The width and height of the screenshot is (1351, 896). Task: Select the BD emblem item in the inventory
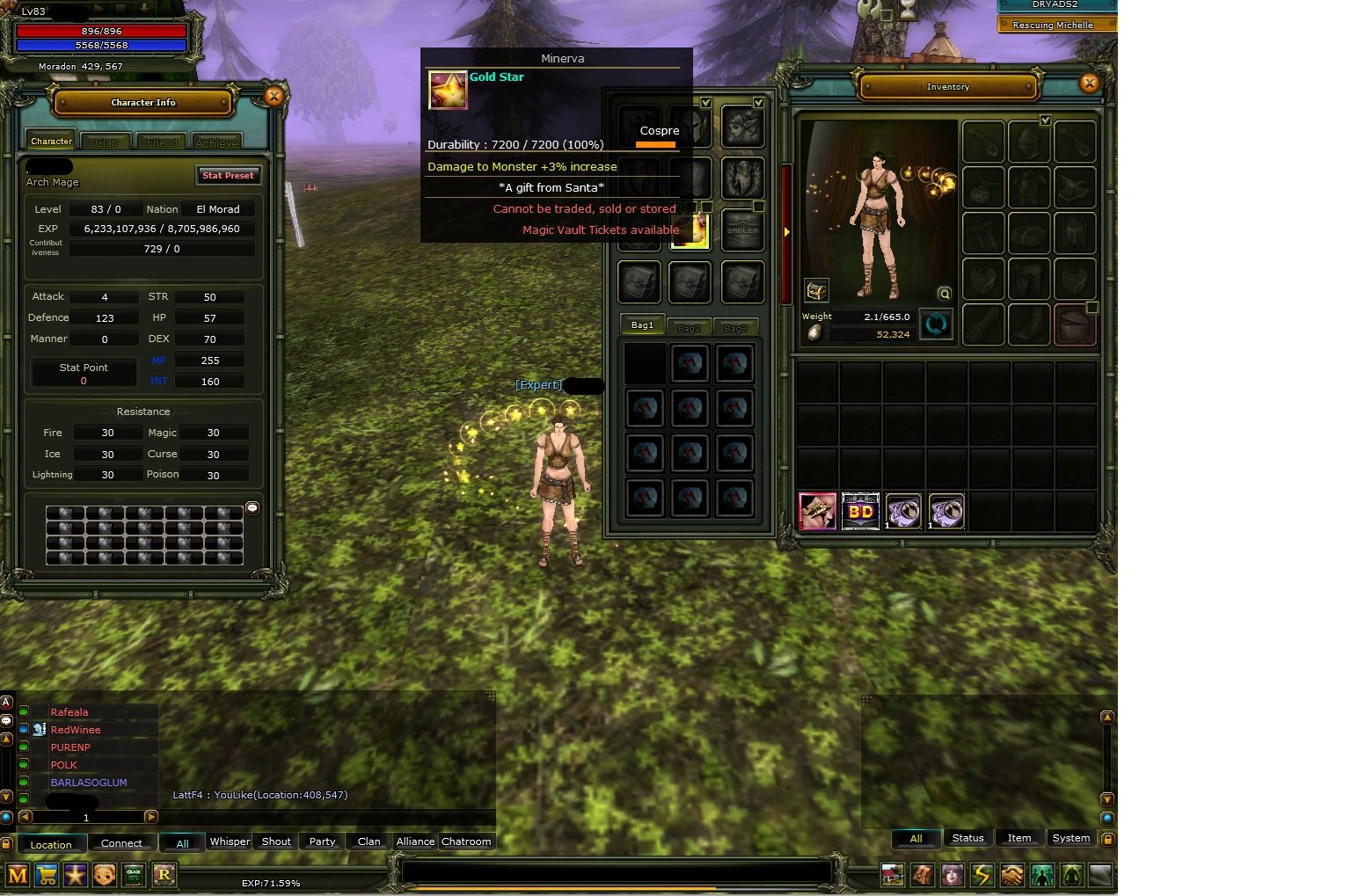pyautogui.click(x=859, y=511)
